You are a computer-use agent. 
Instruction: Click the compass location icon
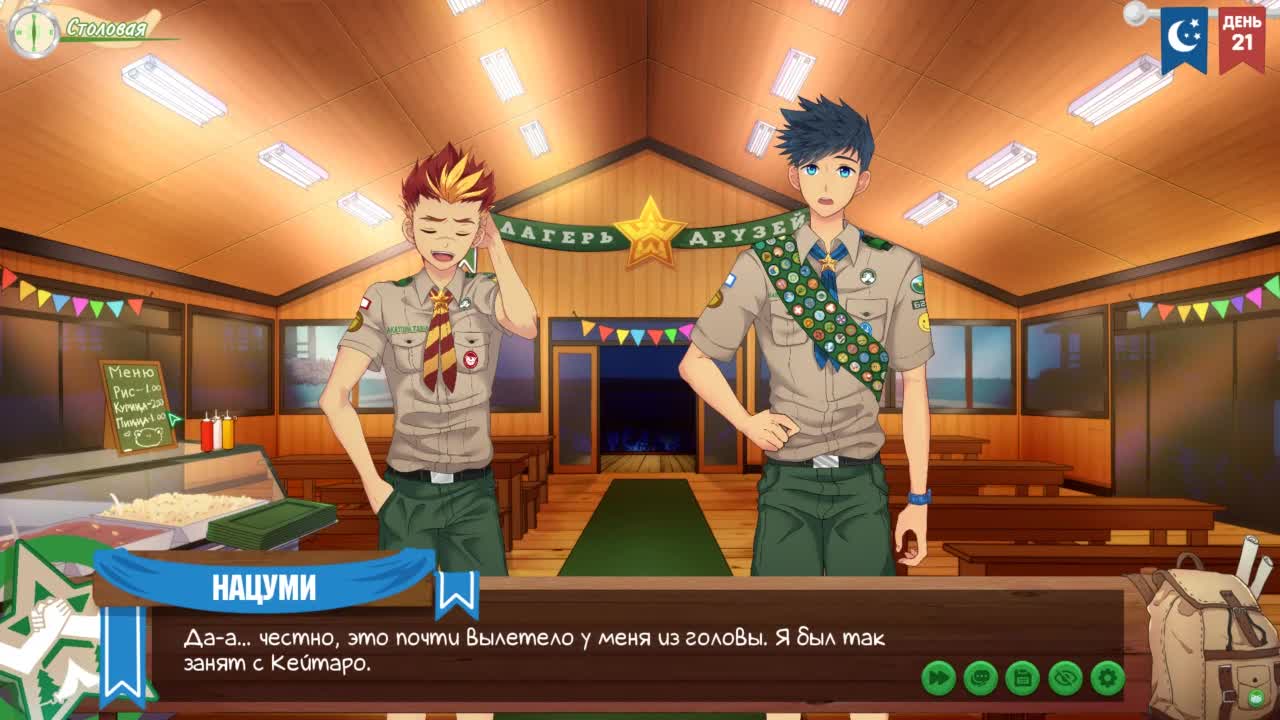click(x=32, y=30)
